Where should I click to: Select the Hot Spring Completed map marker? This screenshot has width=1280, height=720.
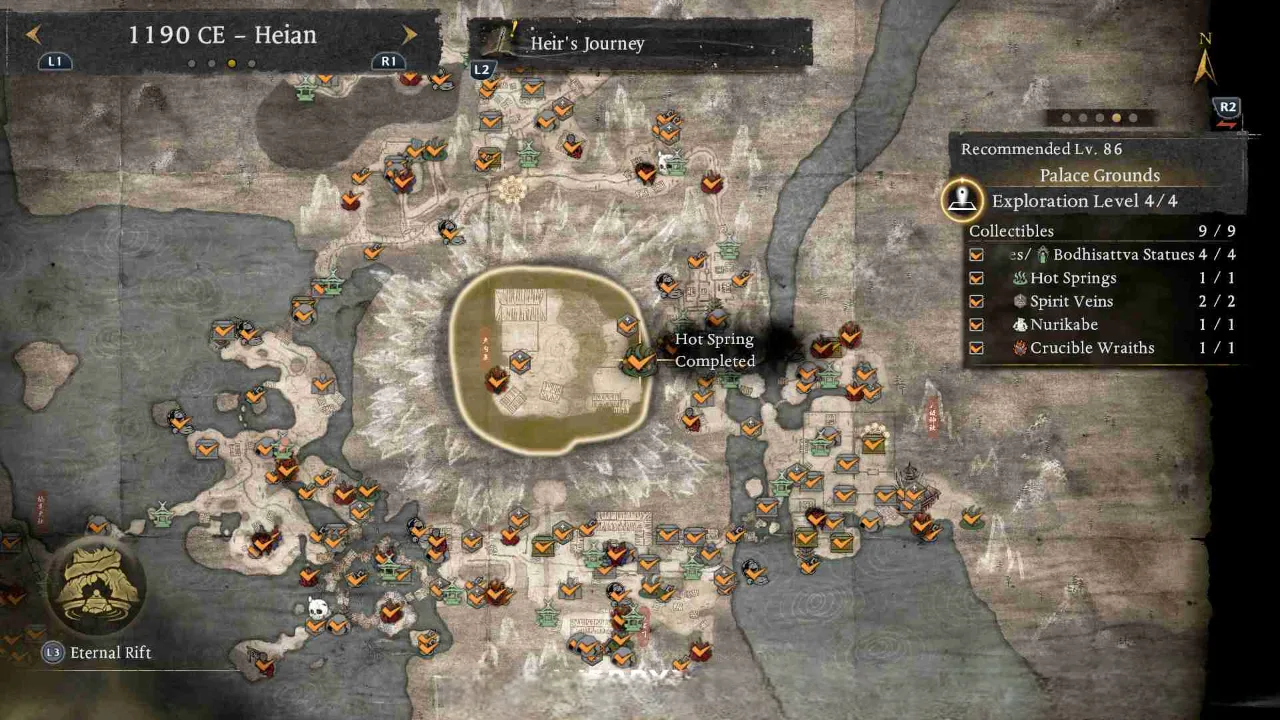click(637, 357)
